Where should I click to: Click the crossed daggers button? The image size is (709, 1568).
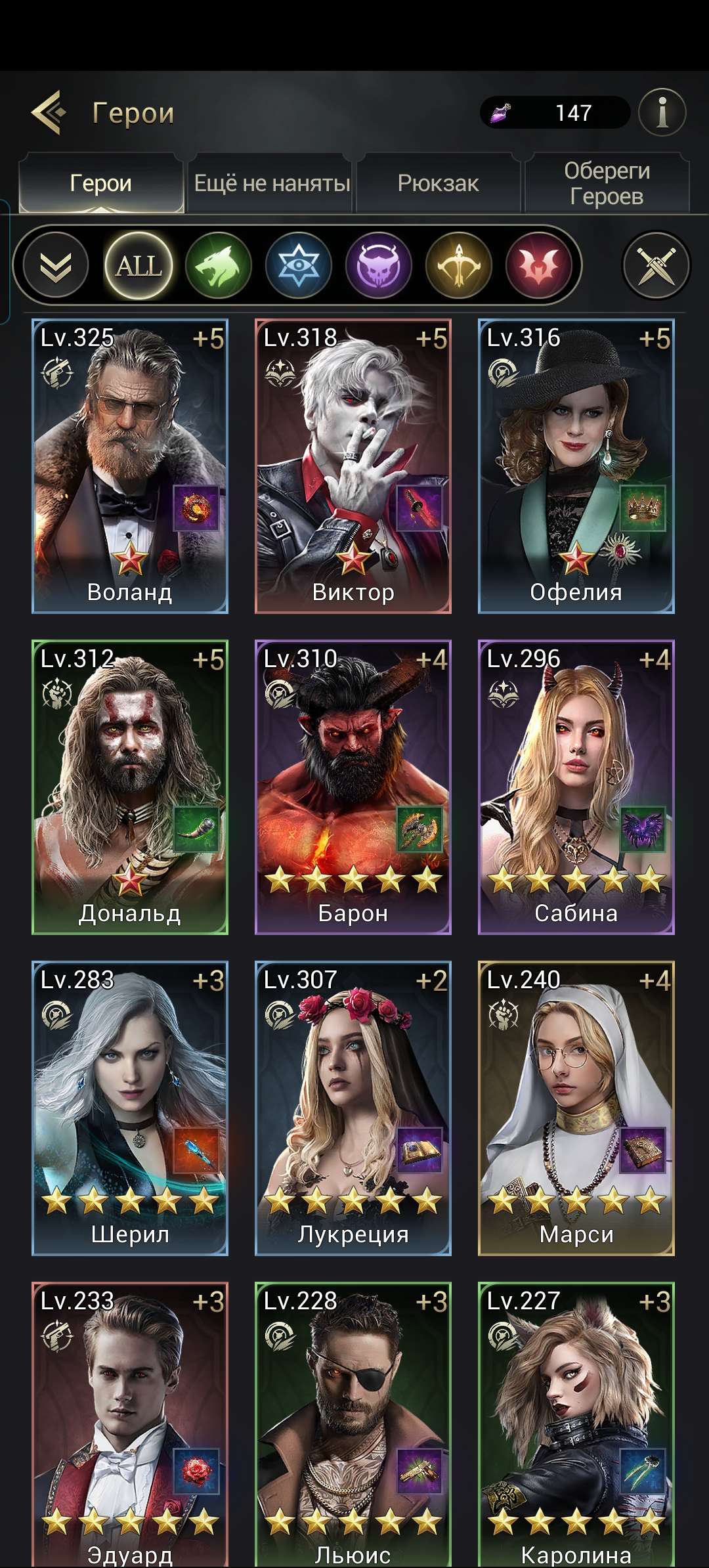coord(656,265)
